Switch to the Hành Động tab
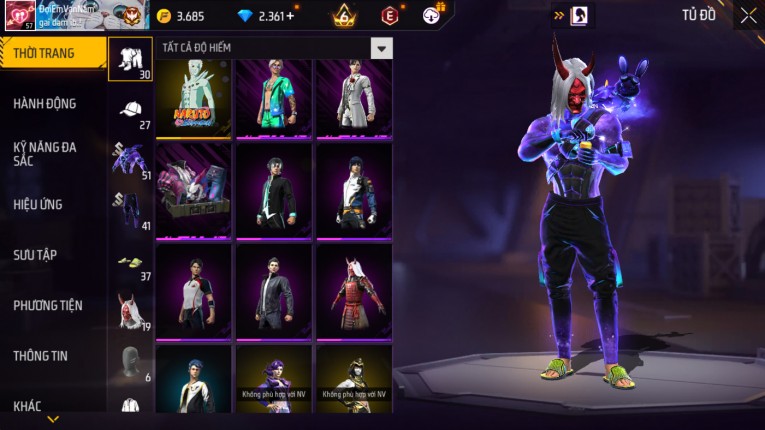The image size is (765, 430). click(x=45, y=104)
